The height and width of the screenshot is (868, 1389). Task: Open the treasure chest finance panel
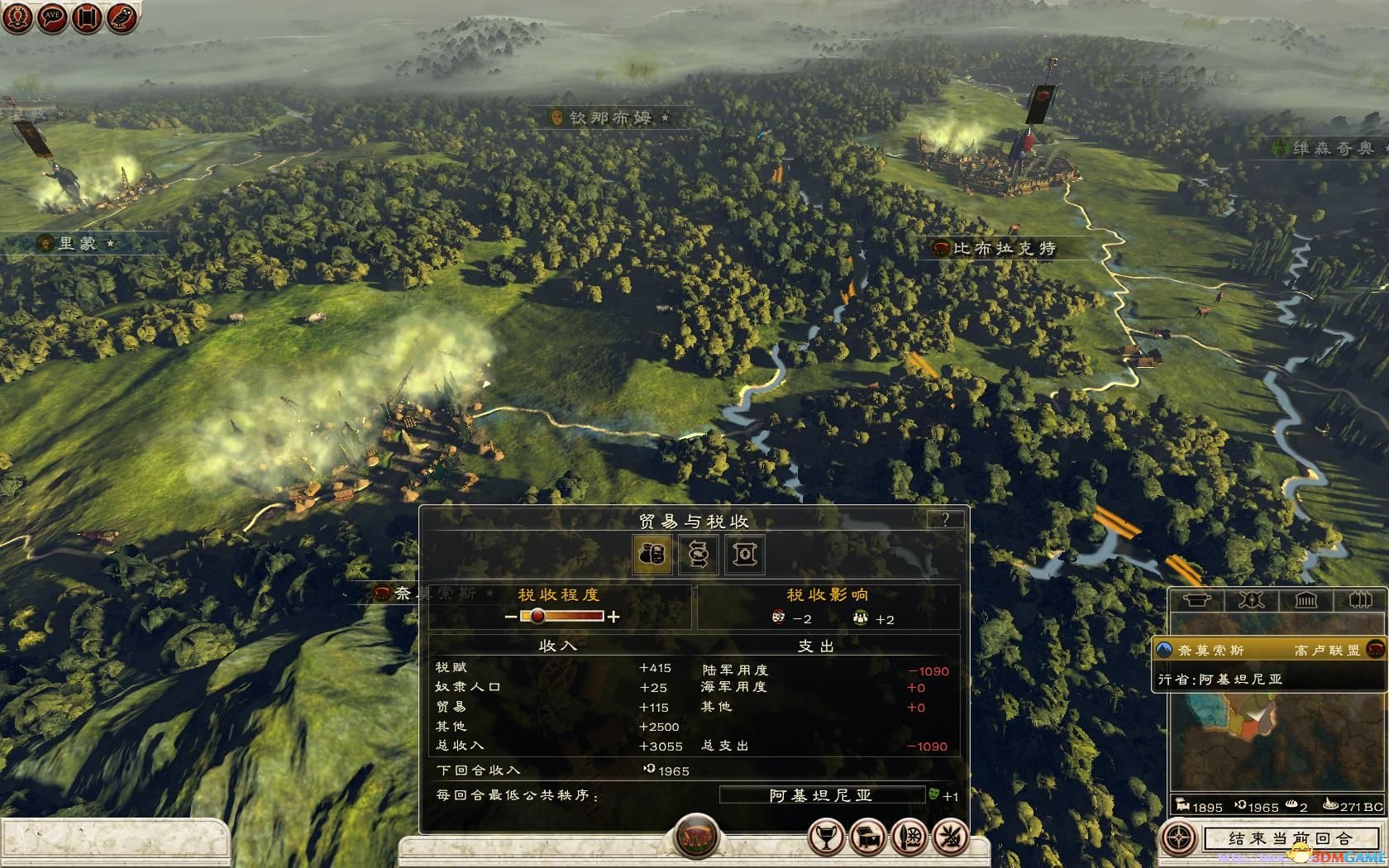(x=867, y=837)
